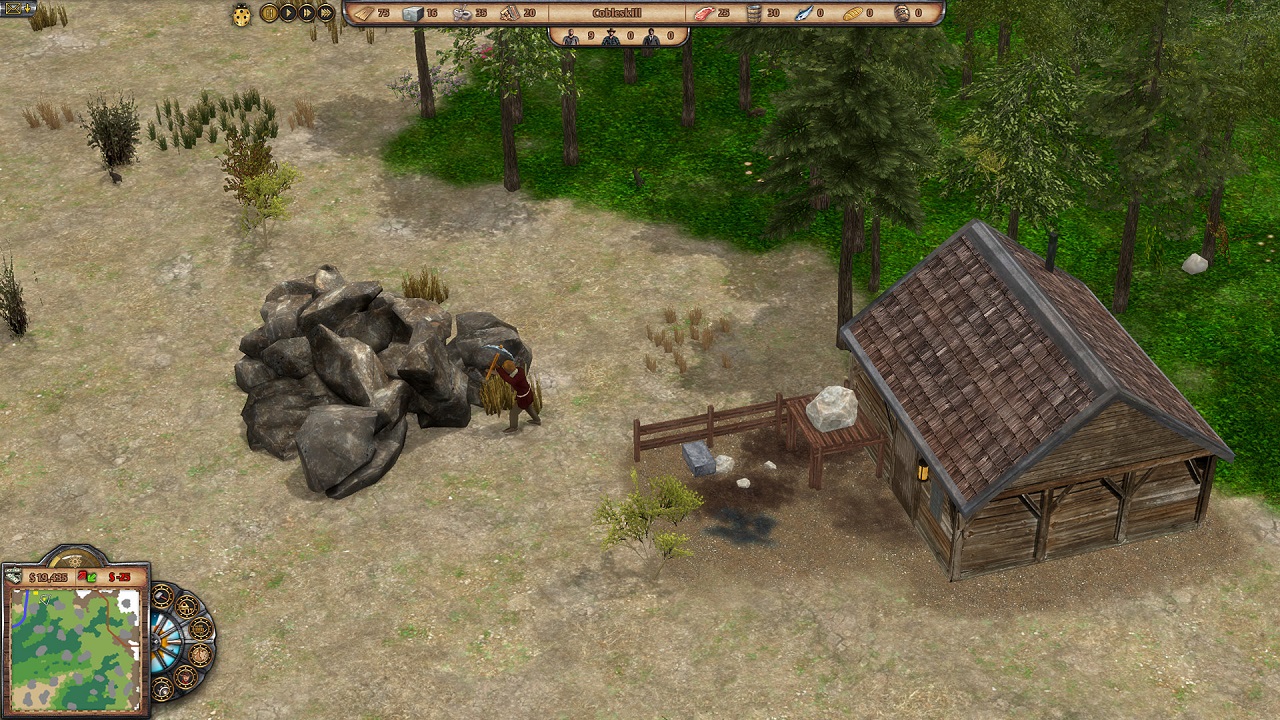Set game speed to normal play
Viewport: 1280px width, 720px height.
(x=288, y=13)
